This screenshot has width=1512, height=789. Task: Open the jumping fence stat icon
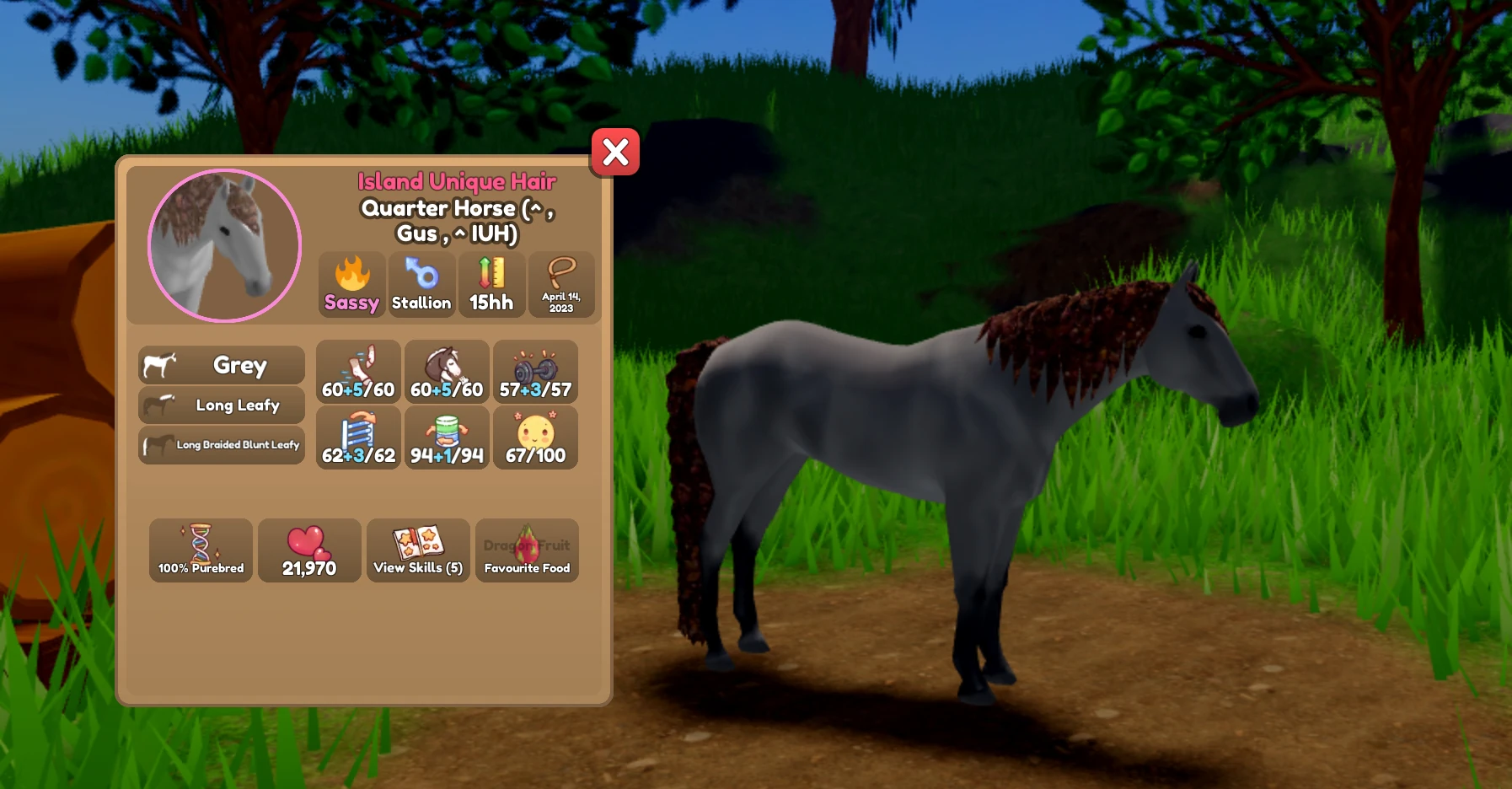point(357,437)
